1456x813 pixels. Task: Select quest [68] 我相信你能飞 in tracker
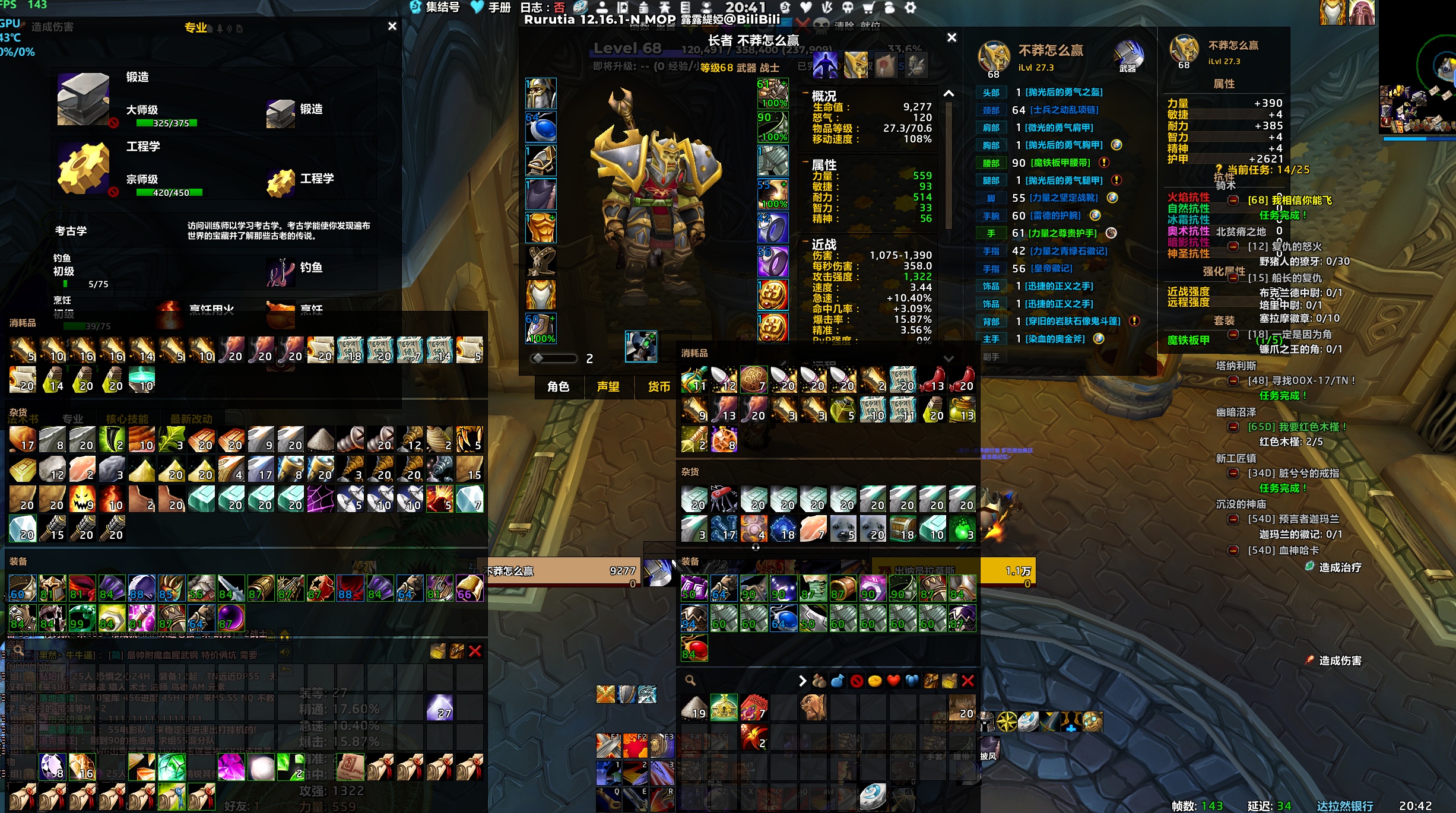(1289, 201)
